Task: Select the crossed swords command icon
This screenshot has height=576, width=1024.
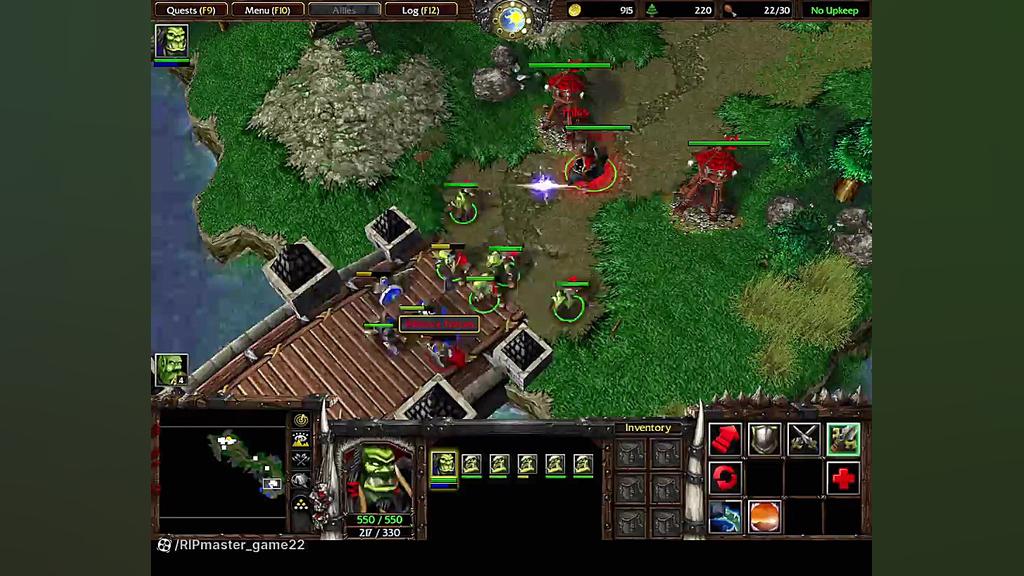Action: pyautogui.click(x=804, y=438)
